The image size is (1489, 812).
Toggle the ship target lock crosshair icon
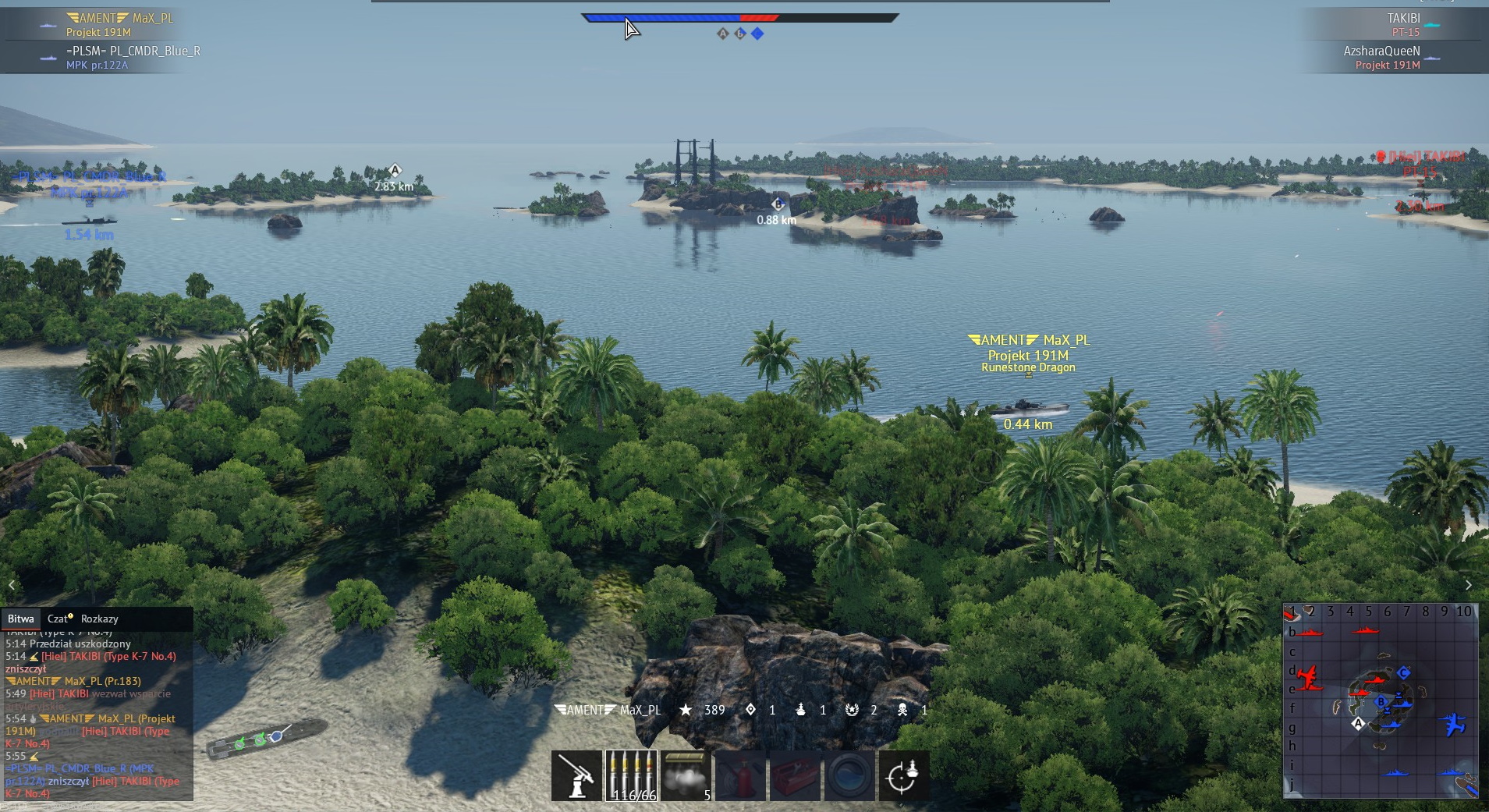pyautogui.click(x=903, y=776)
